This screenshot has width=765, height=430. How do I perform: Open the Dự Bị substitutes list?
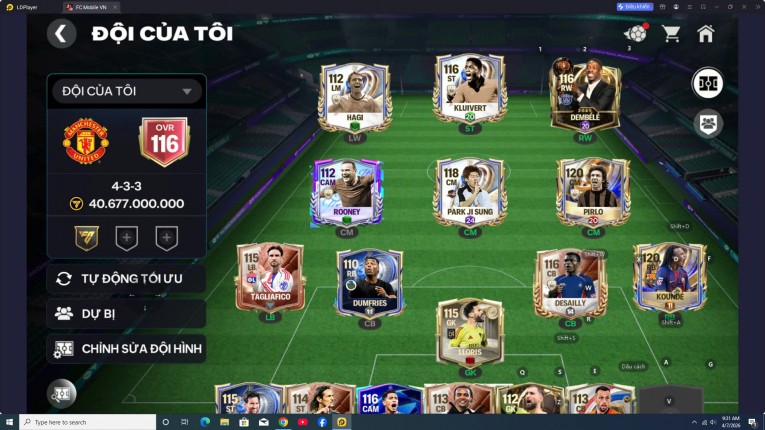pos(126,313)
